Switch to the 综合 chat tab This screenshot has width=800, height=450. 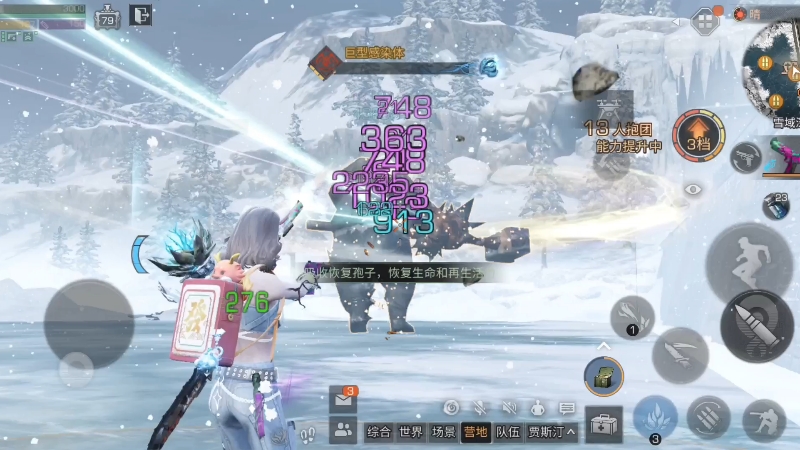click(x=378, y=432)
